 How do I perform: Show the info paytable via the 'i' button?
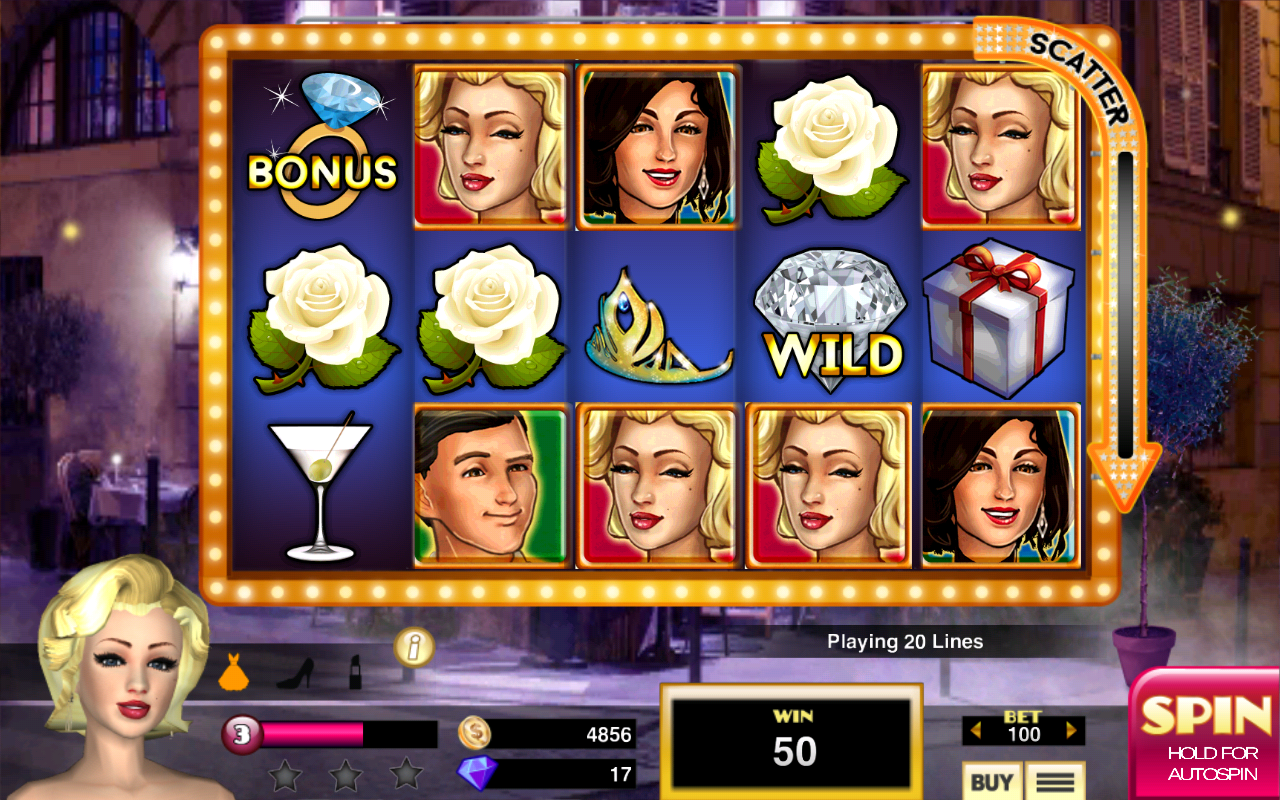click(414, 648)
